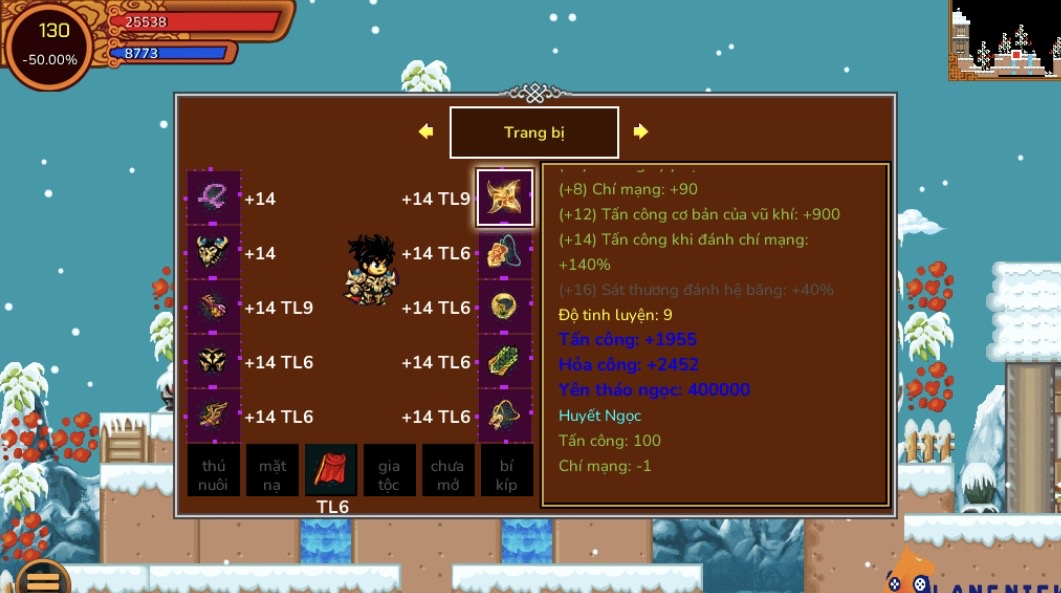
Task: Open the bí kíp manual slot
Action: tap(506, 471)
